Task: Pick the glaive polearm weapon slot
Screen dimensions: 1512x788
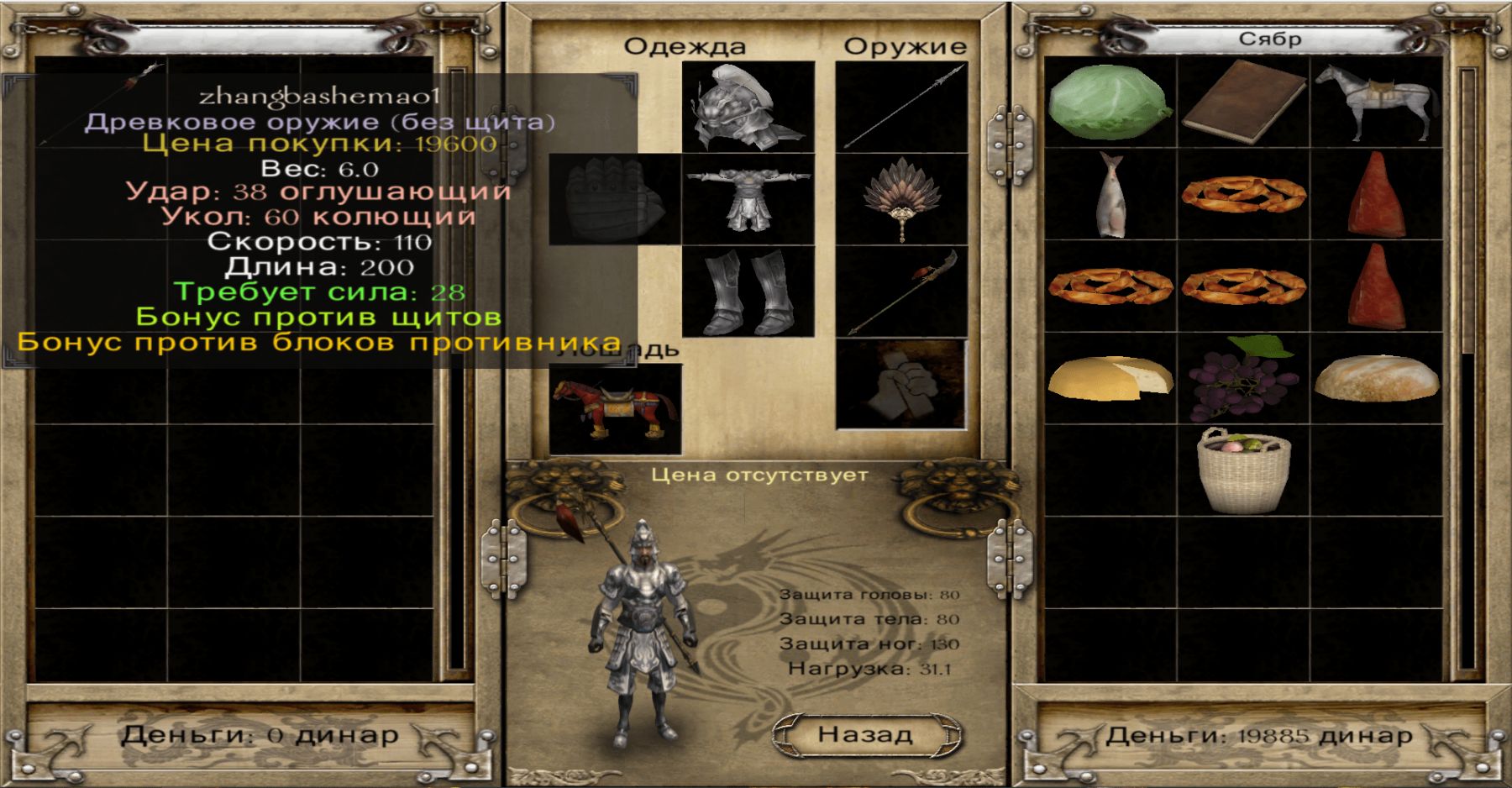Action: [902, 292]
